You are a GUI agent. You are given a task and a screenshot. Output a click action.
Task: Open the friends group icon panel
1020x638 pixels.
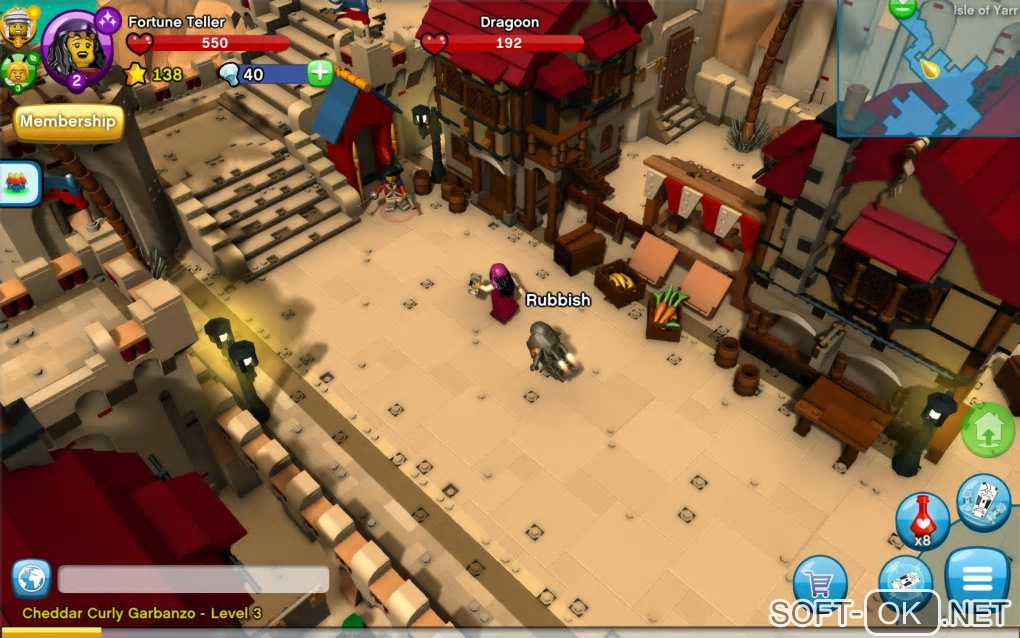20,183
